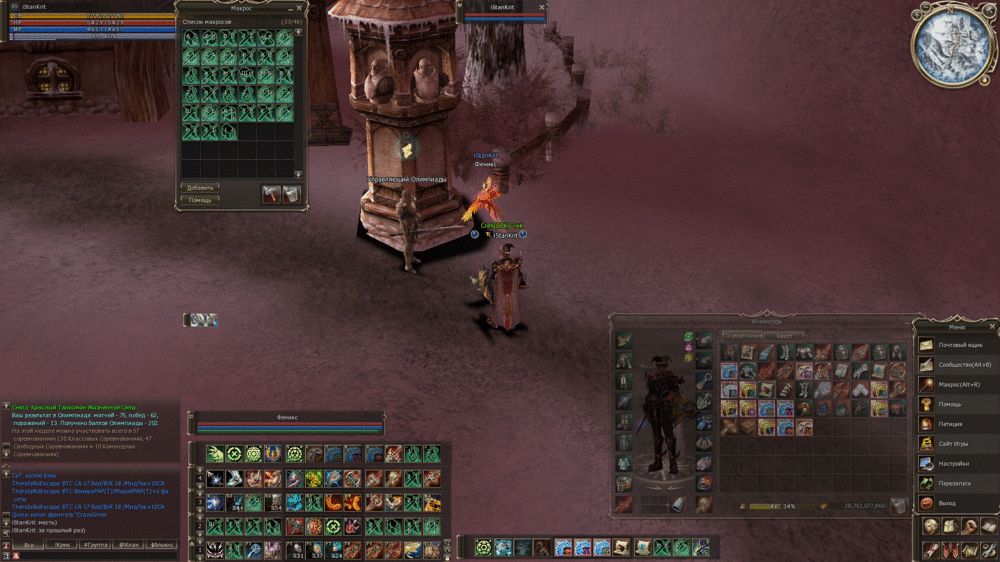This screenshot has height=562, width=1000.
Task: Close the menu panel with its X button
Action: 991,326
